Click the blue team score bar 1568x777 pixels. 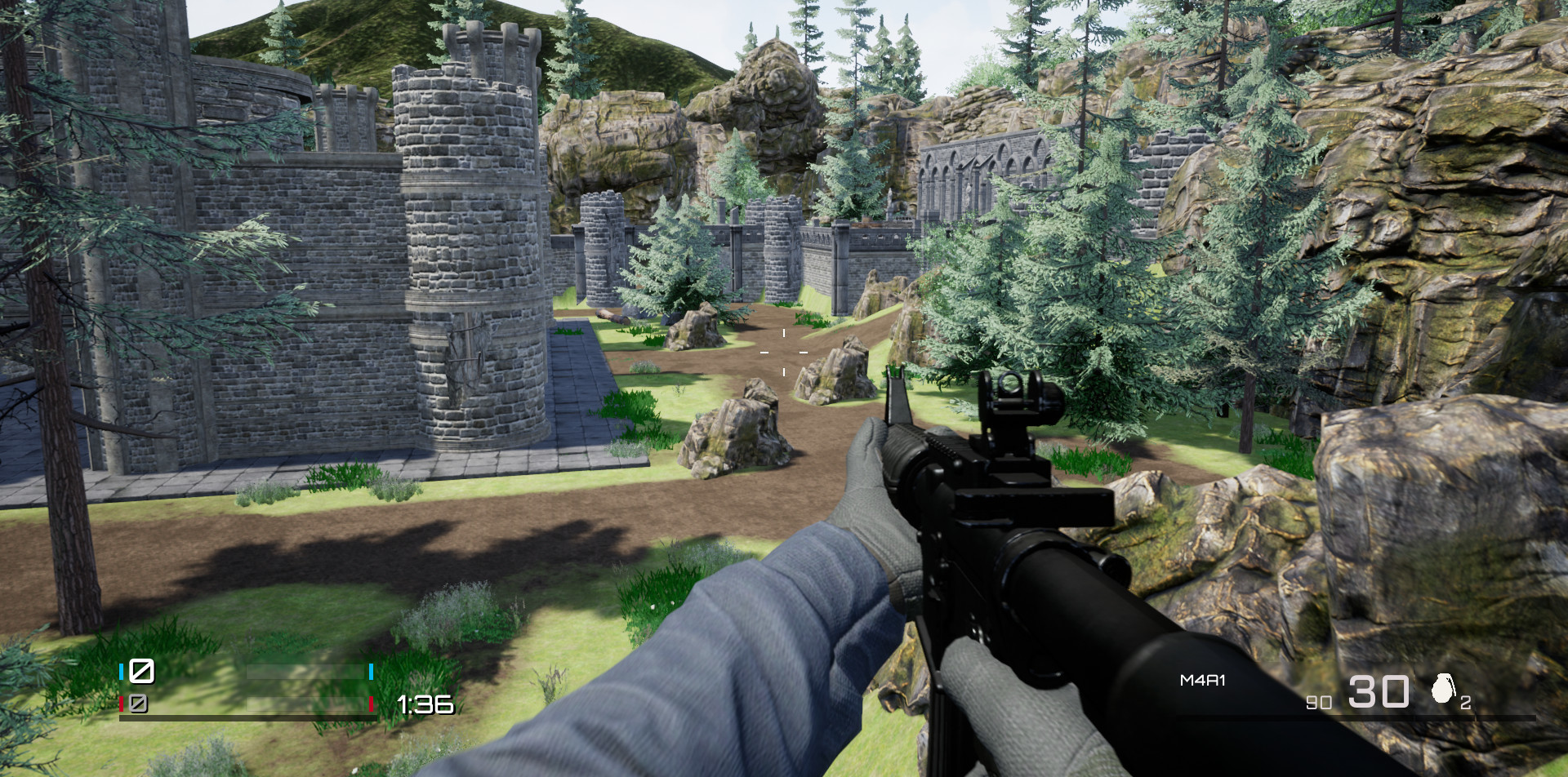tap(306, 672)
